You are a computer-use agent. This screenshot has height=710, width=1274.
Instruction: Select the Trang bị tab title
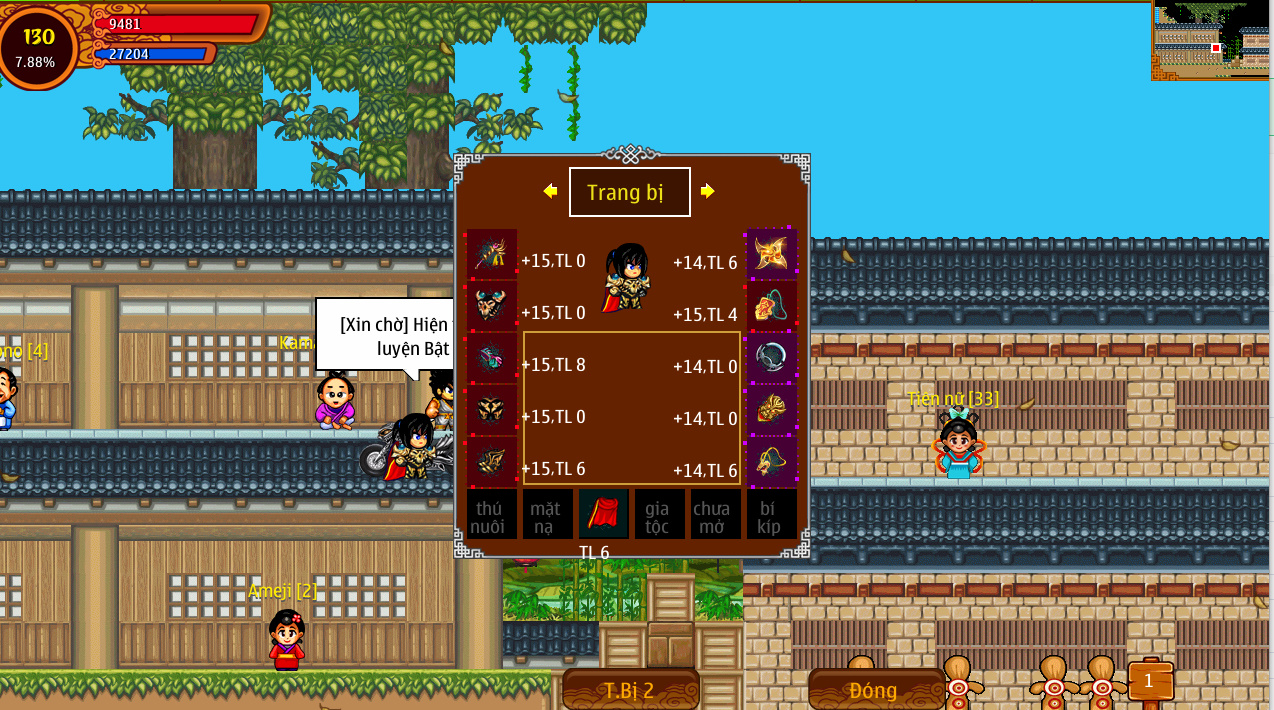pyautogui.click(x=629, y=192)
